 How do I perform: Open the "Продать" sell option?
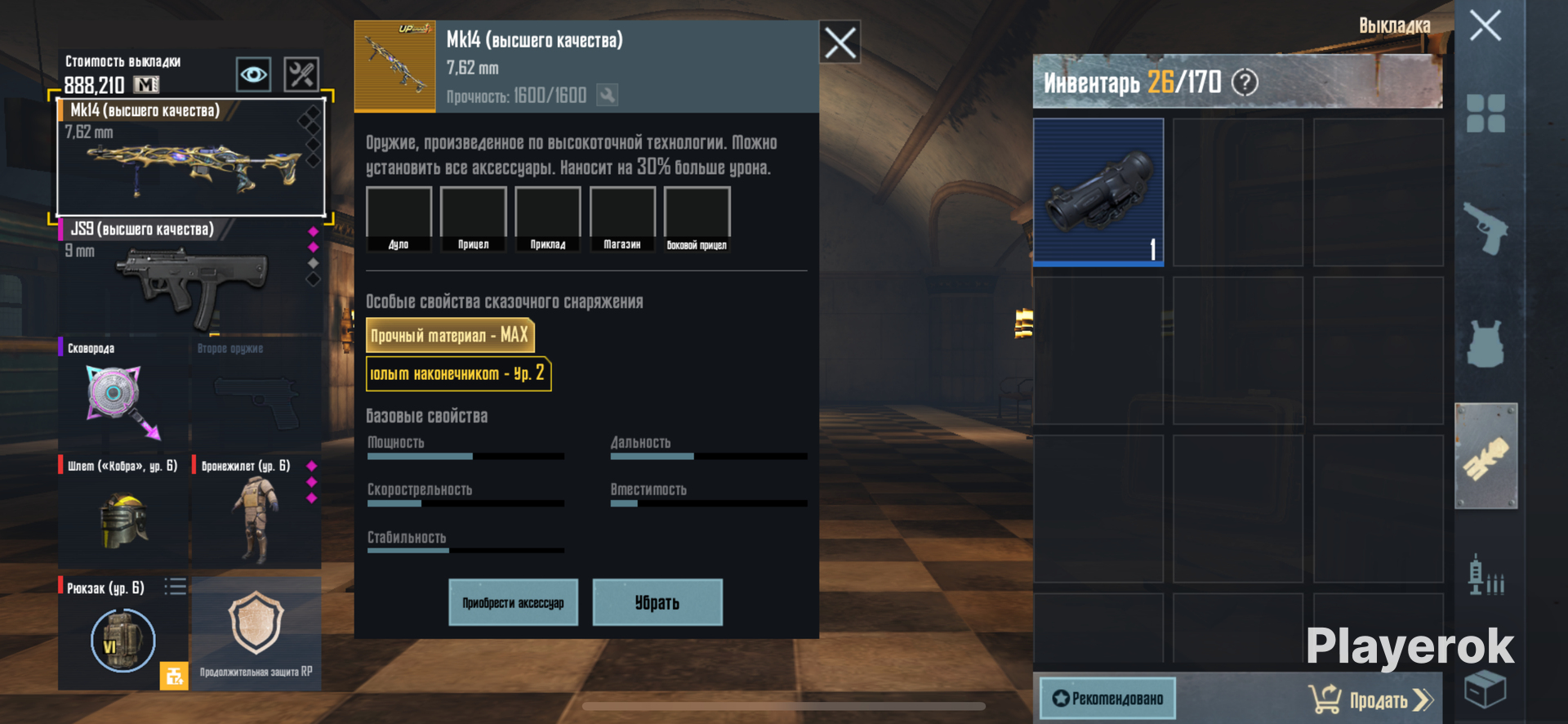[x=1372, y=699]
